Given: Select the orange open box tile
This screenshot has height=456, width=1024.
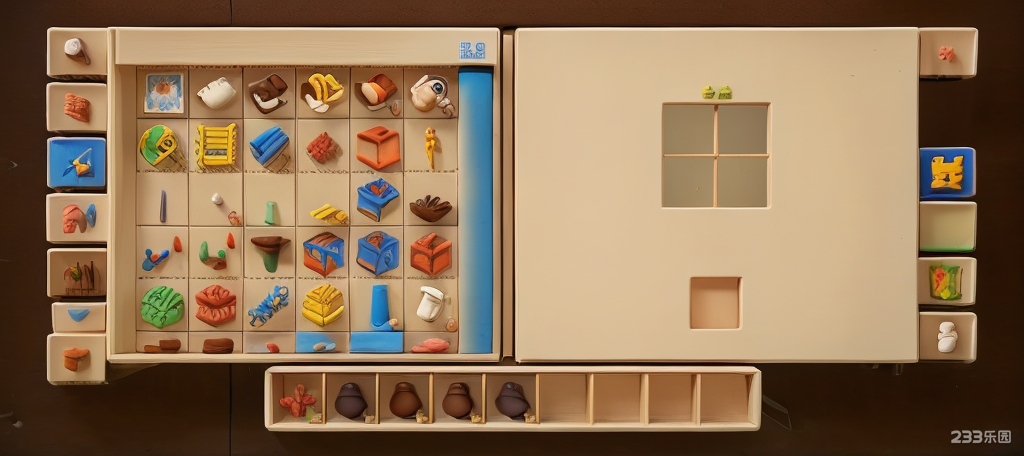Looking at the screenshot, I should pyautogui.click(x=378, y=147).
